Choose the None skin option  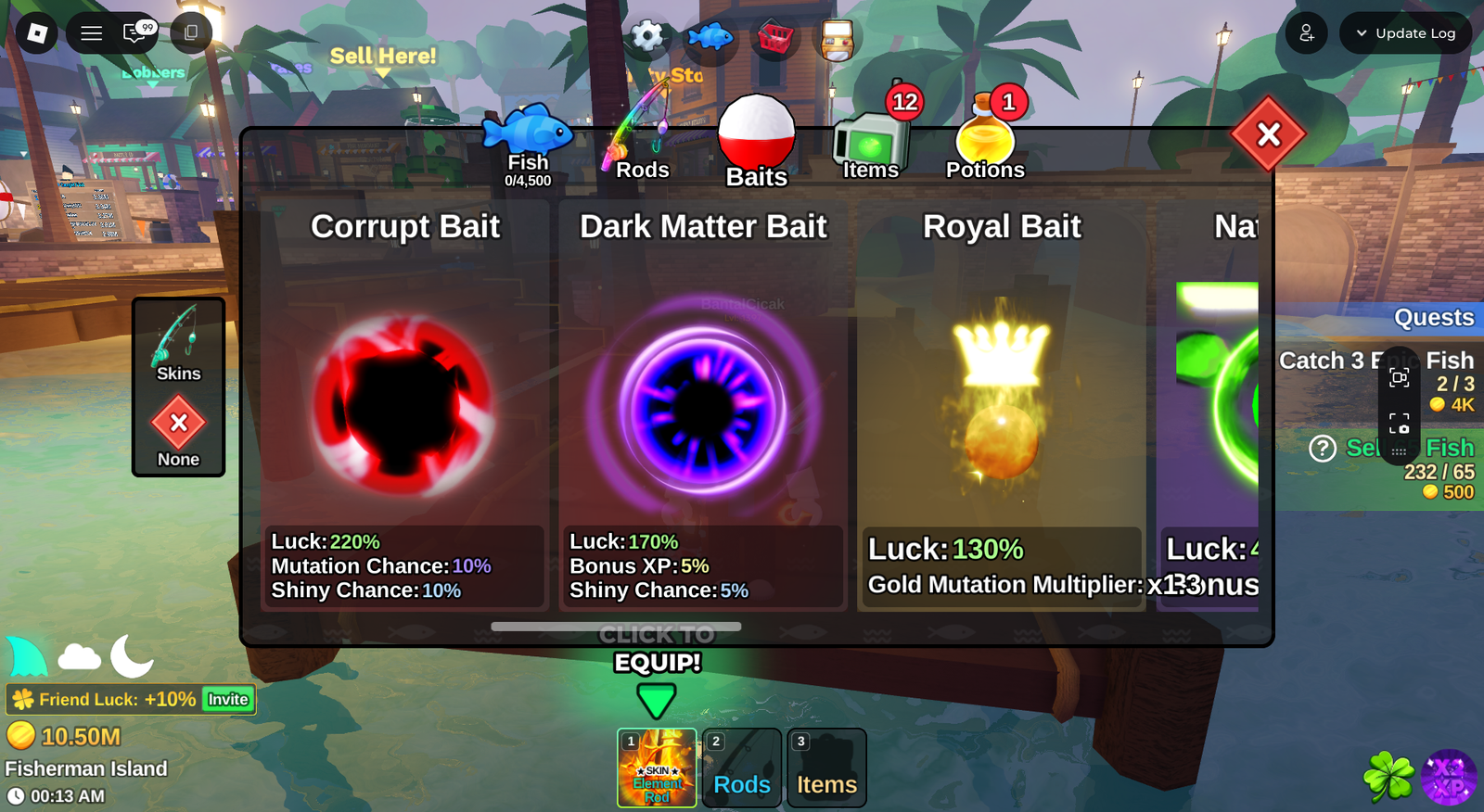tap(178, 432)
